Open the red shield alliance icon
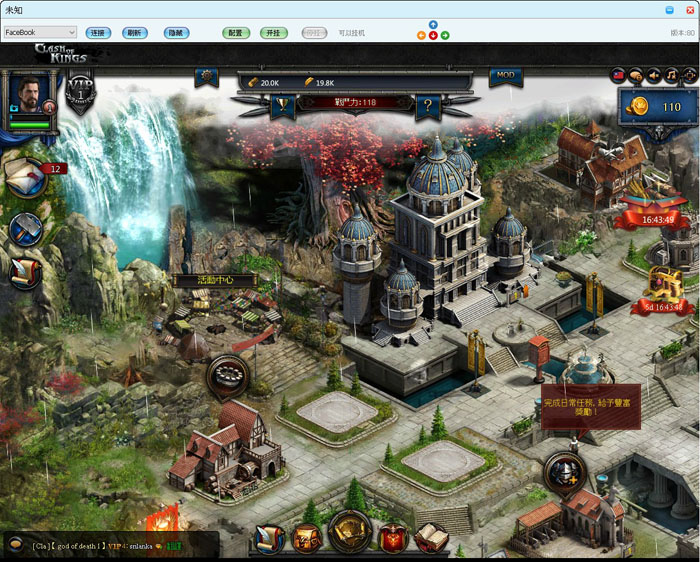Viewport: 700px width, 562px height. point(393,539)
